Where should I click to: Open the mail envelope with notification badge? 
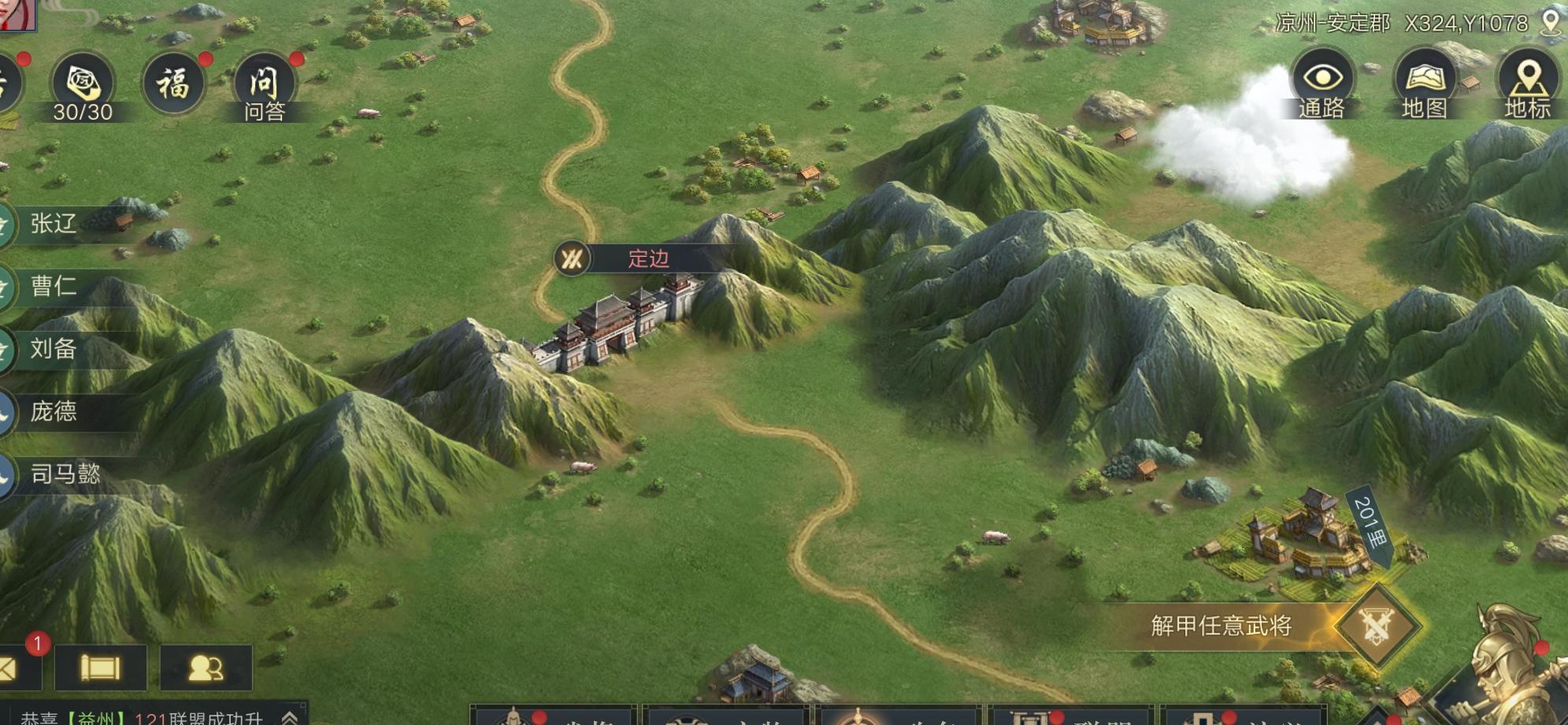(x=9, y=668)
